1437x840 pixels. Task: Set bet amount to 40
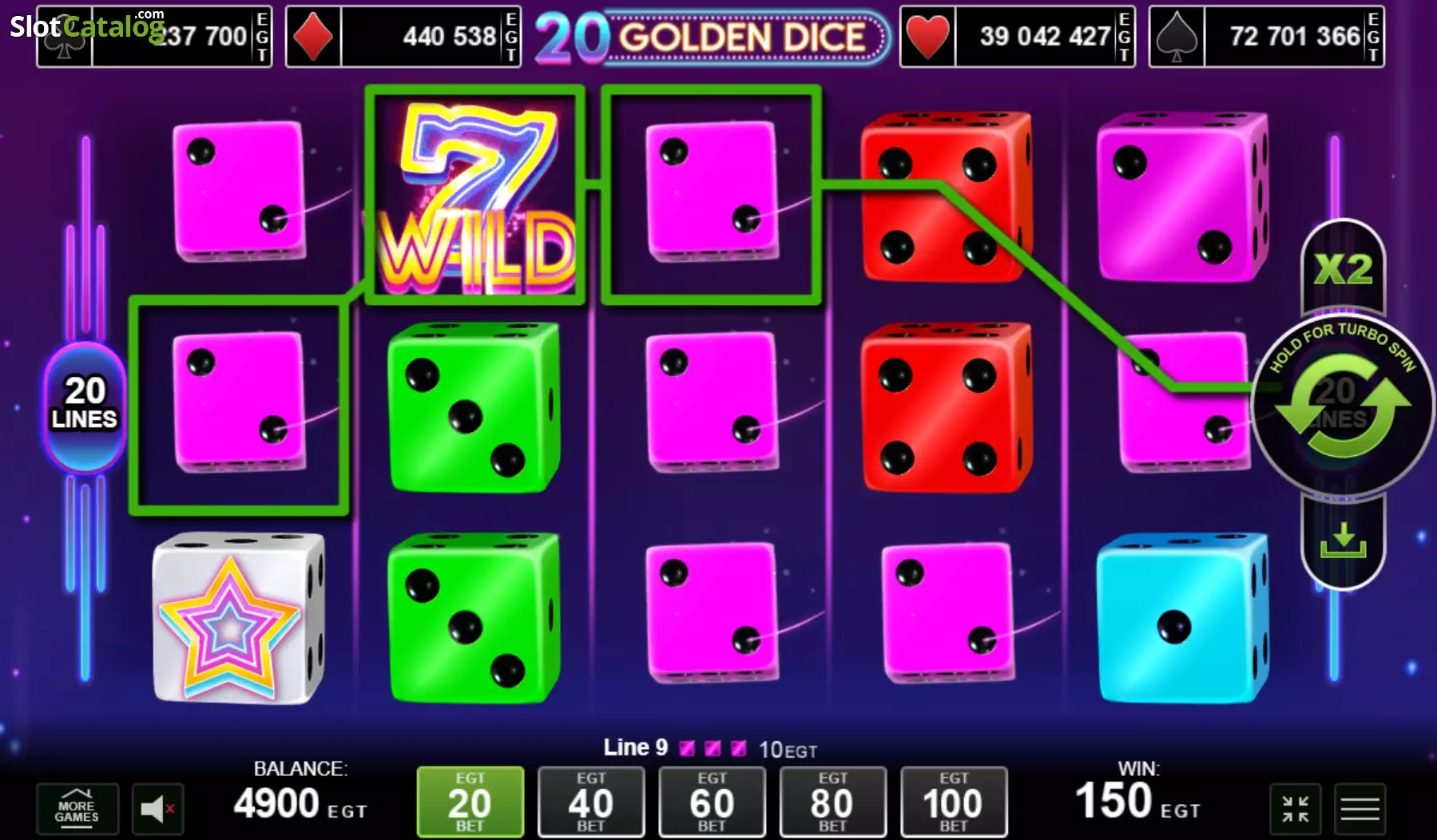591,801
